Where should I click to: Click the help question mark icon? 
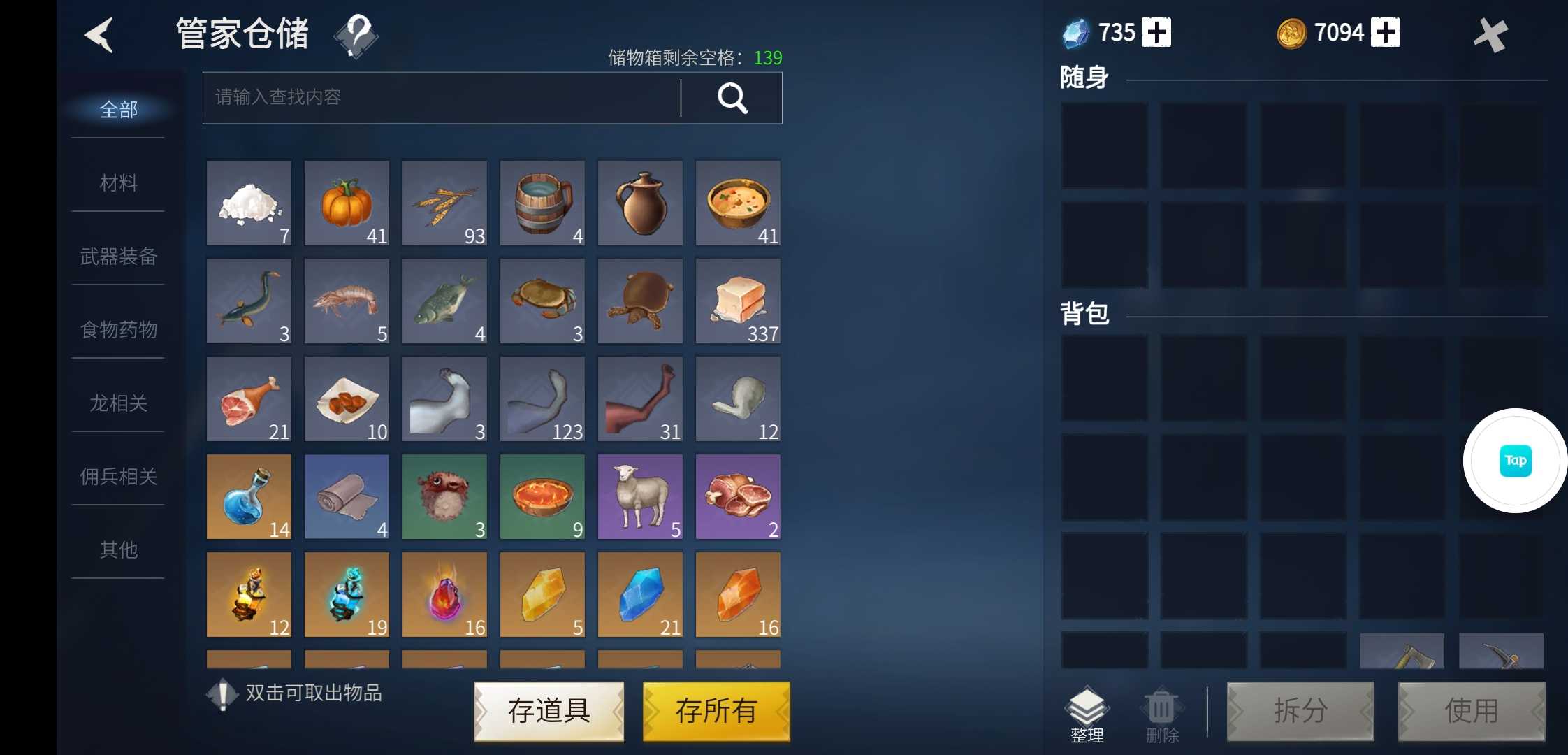(x=356, y=36)
